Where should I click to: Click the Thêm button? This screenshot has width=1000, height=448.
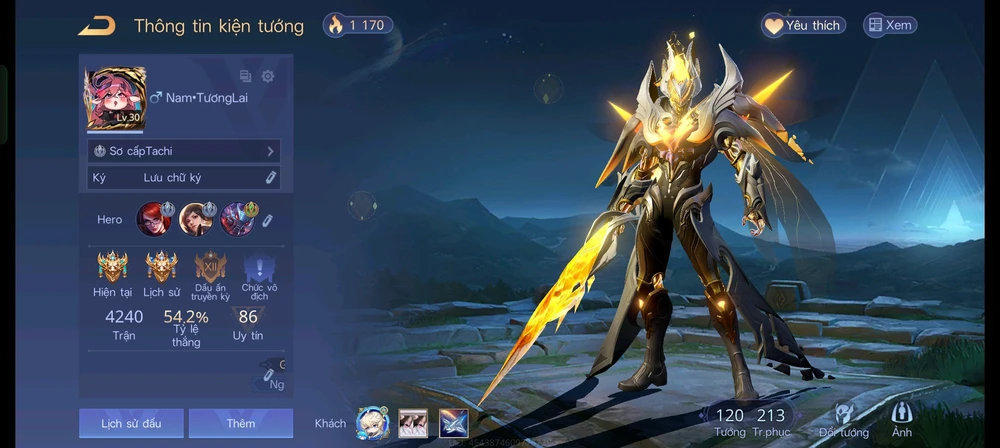(x=240, y=423)
